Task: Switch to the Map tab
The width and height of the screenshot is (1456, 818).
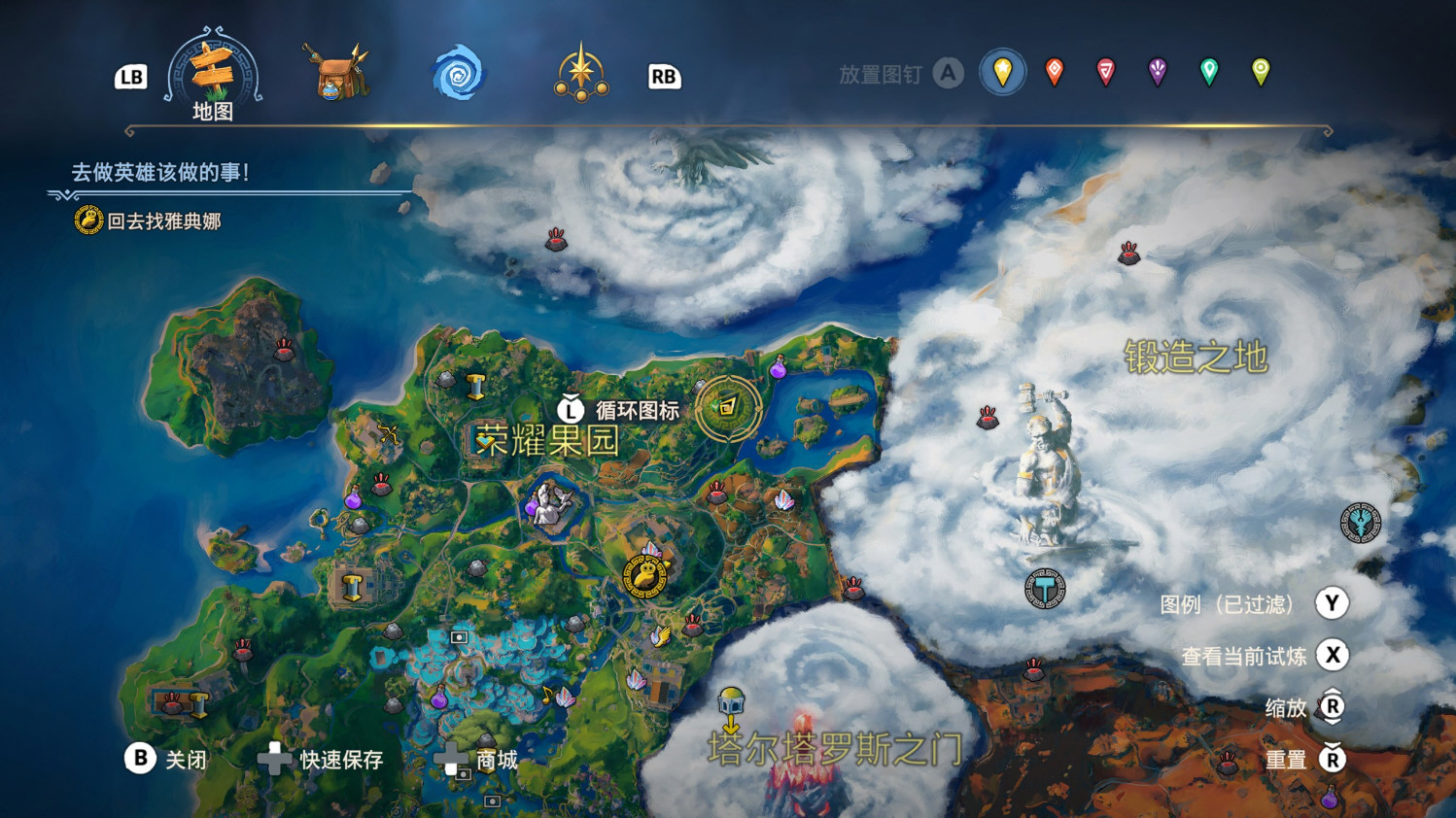Action: pos(213,74)
